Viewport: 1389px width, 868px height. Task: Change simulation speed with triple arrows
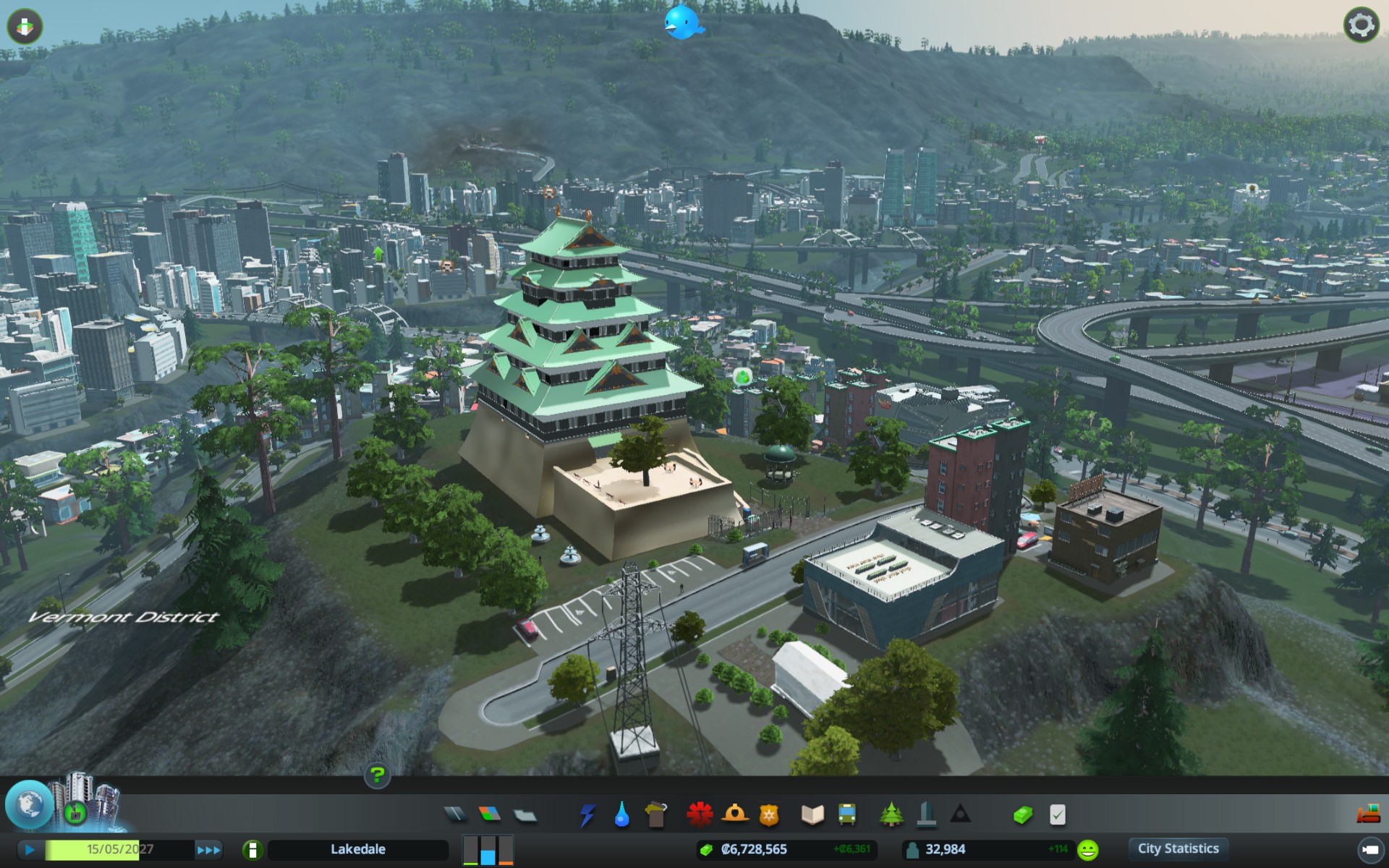[208, 850]
